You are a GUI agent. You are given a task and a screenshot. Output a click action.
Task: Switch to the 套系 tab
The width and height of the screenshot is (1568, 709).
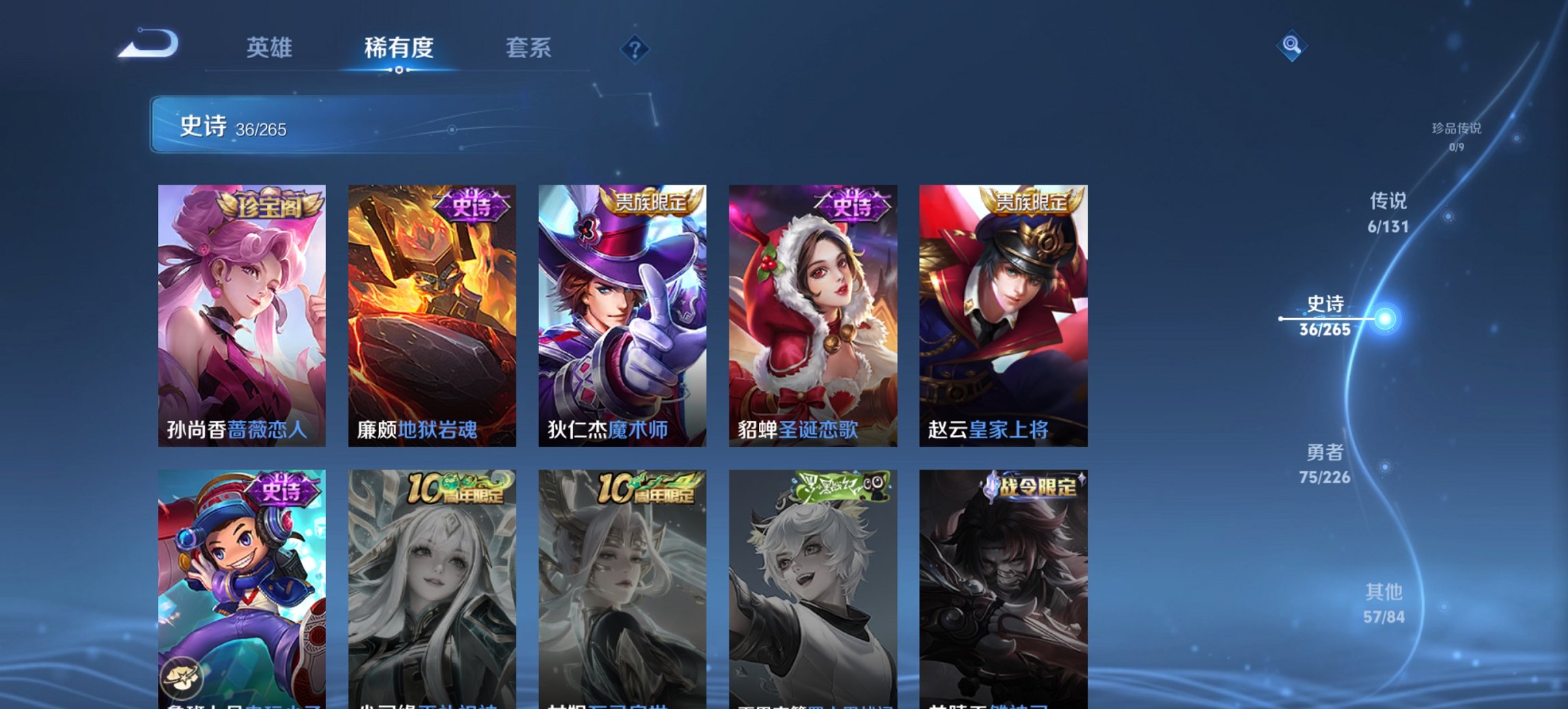527,47
